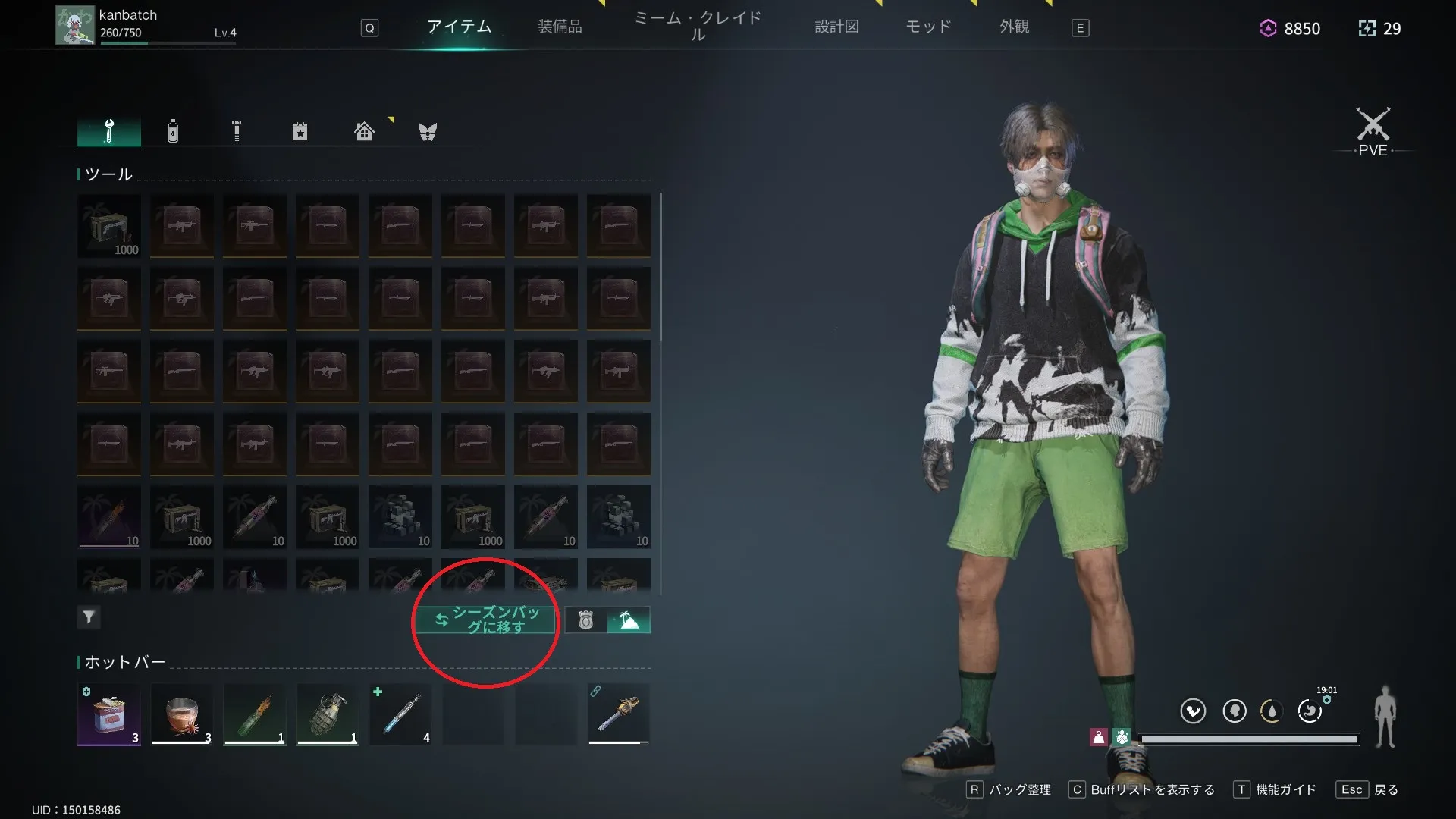The height and width of the screenshot is (819, 1456).
Task: Select the butterfly category icon
Action: click(428, 131)
